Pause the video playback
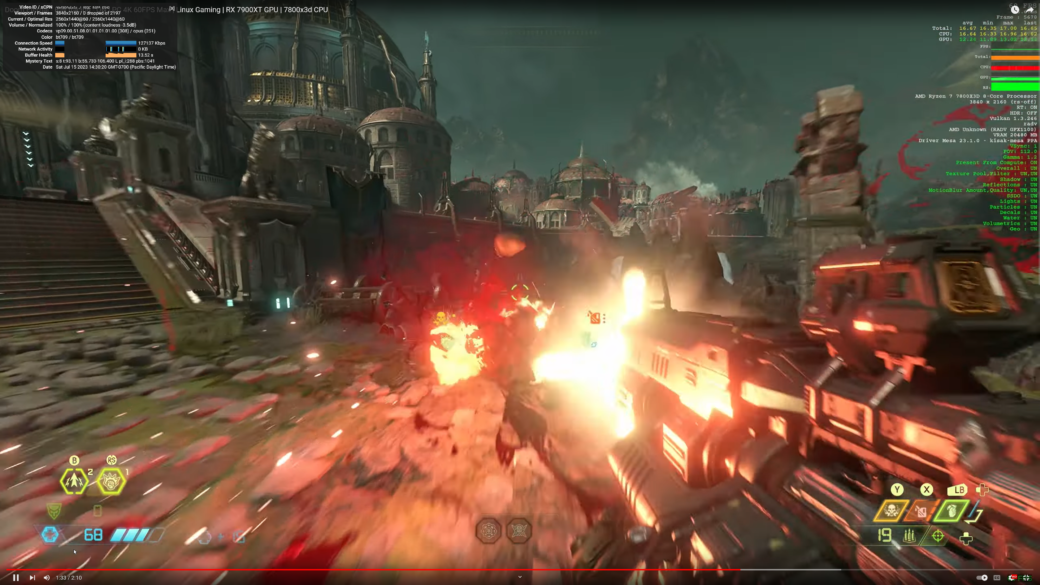Viewport: 1040px width, 585px height. tap(16, 577)
